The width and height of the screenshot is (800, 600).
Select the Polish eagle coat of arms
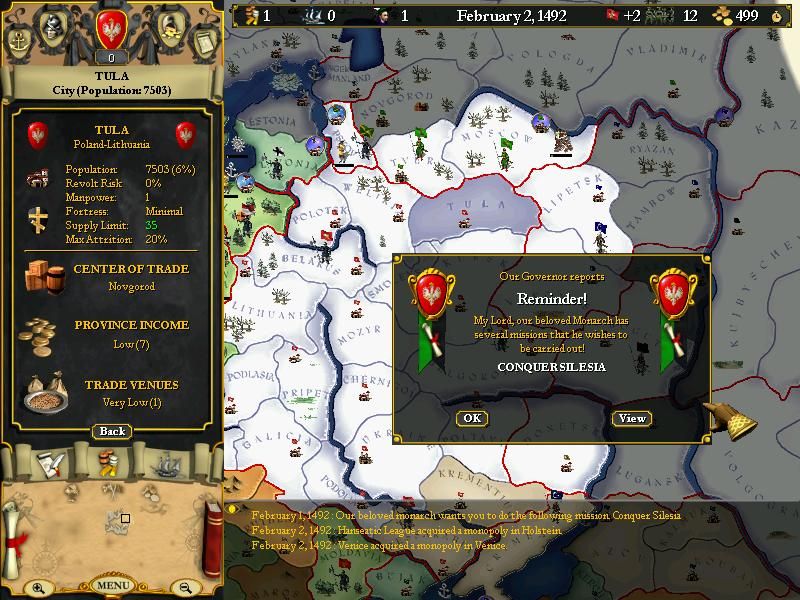[x=112, y=29]
